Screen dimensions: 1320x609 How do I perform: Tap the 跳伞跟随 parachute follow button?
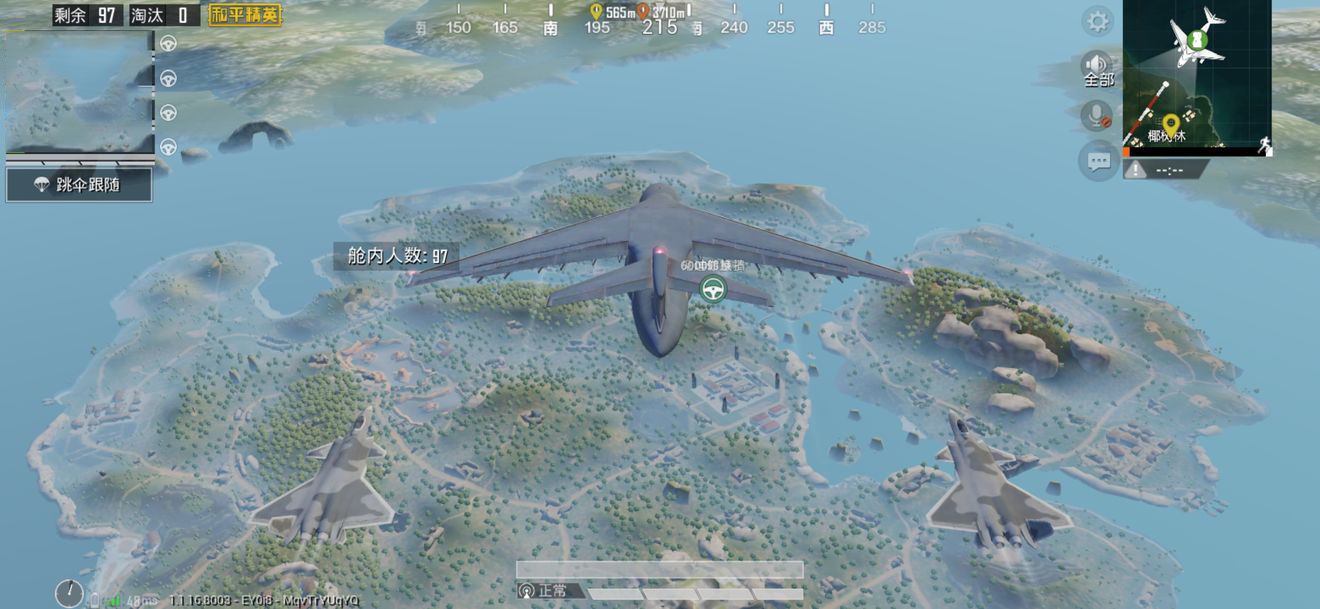(79, 185)
